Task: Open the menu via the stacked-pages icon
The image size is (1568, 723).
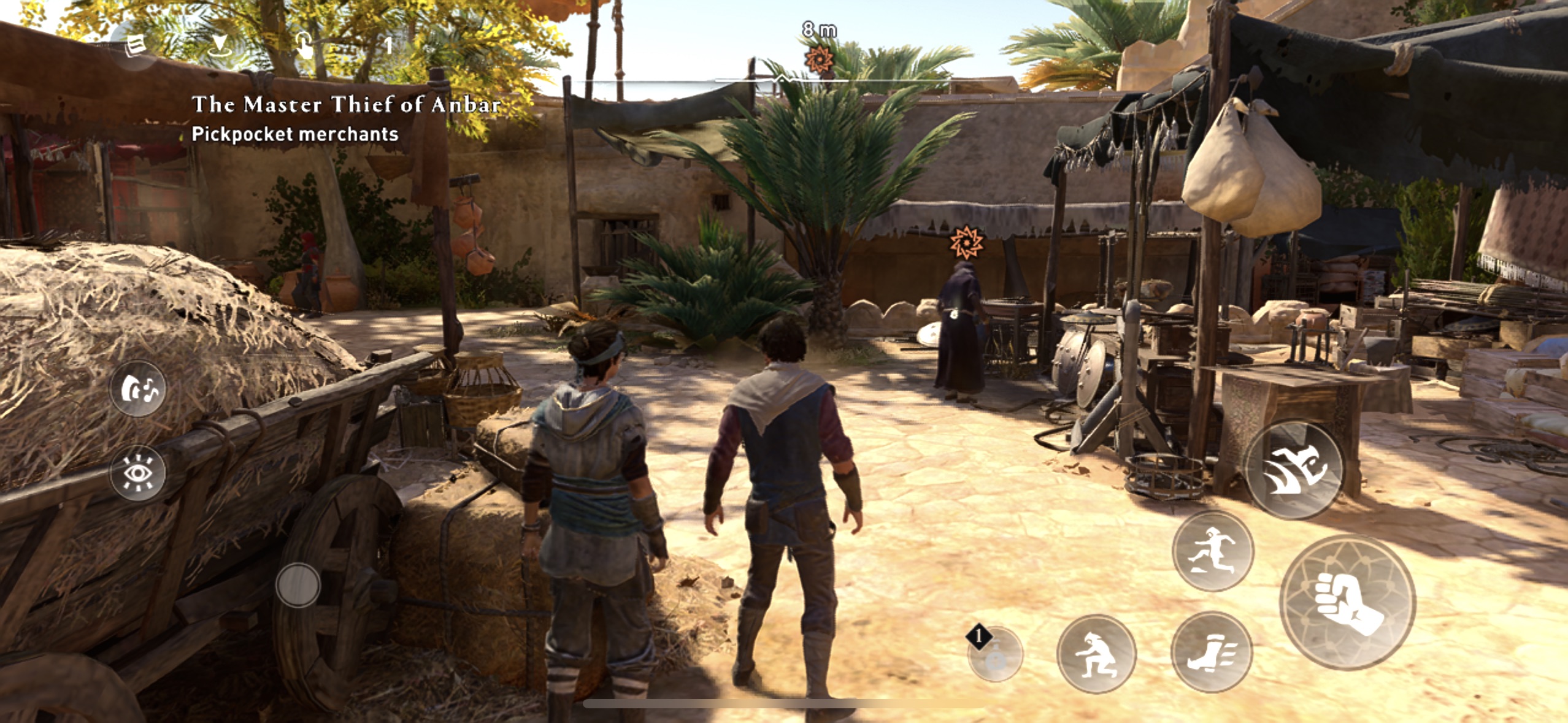Action: click(135, 45)
